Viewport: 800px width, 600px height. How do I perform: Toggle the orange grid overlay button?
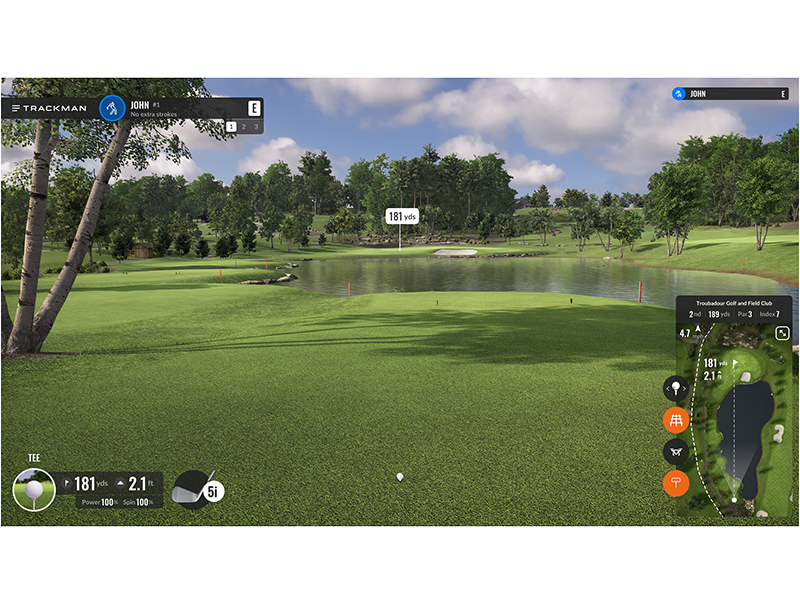(x=676, y=420)
